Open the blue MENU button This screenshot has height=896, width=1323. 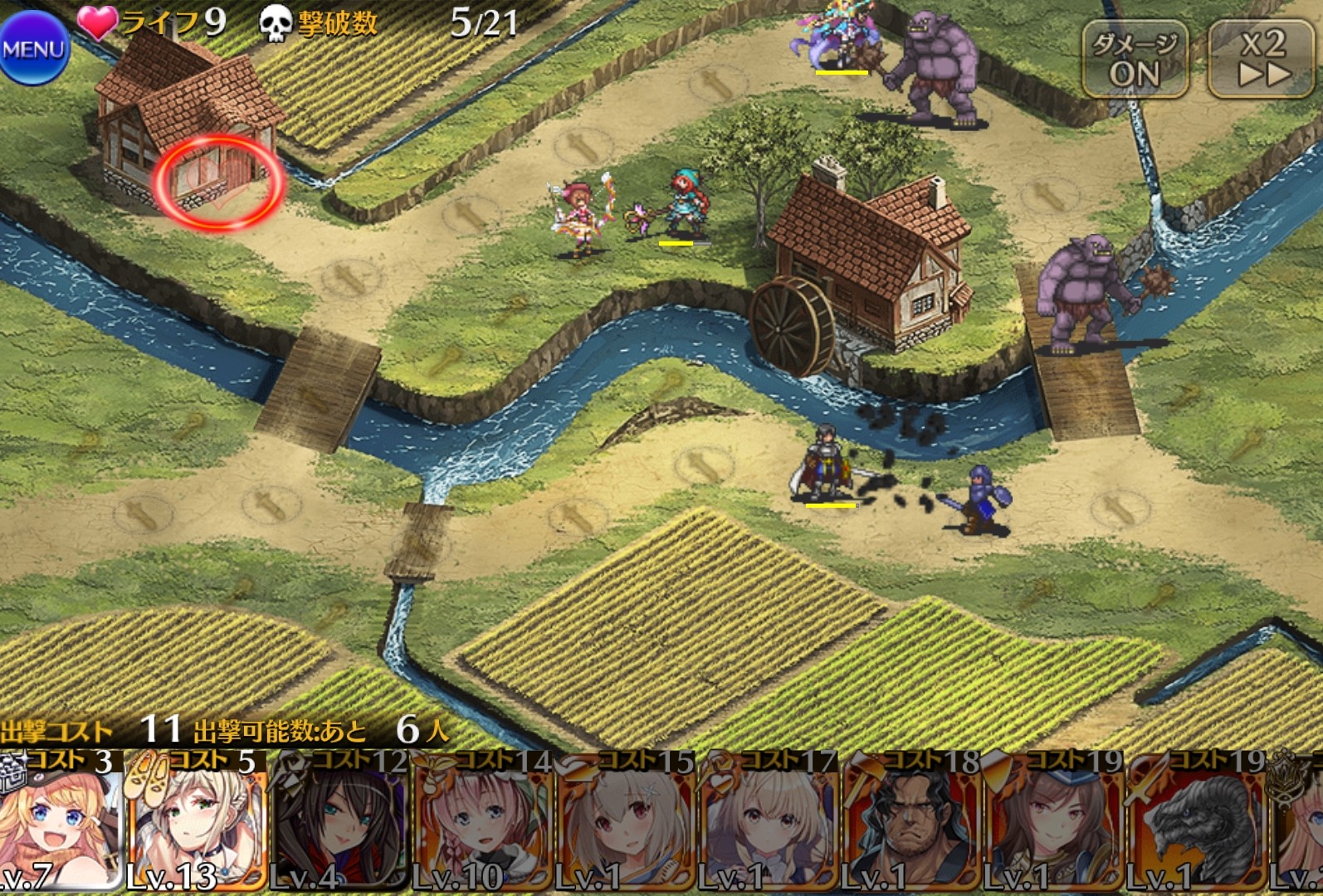point(33,48)
